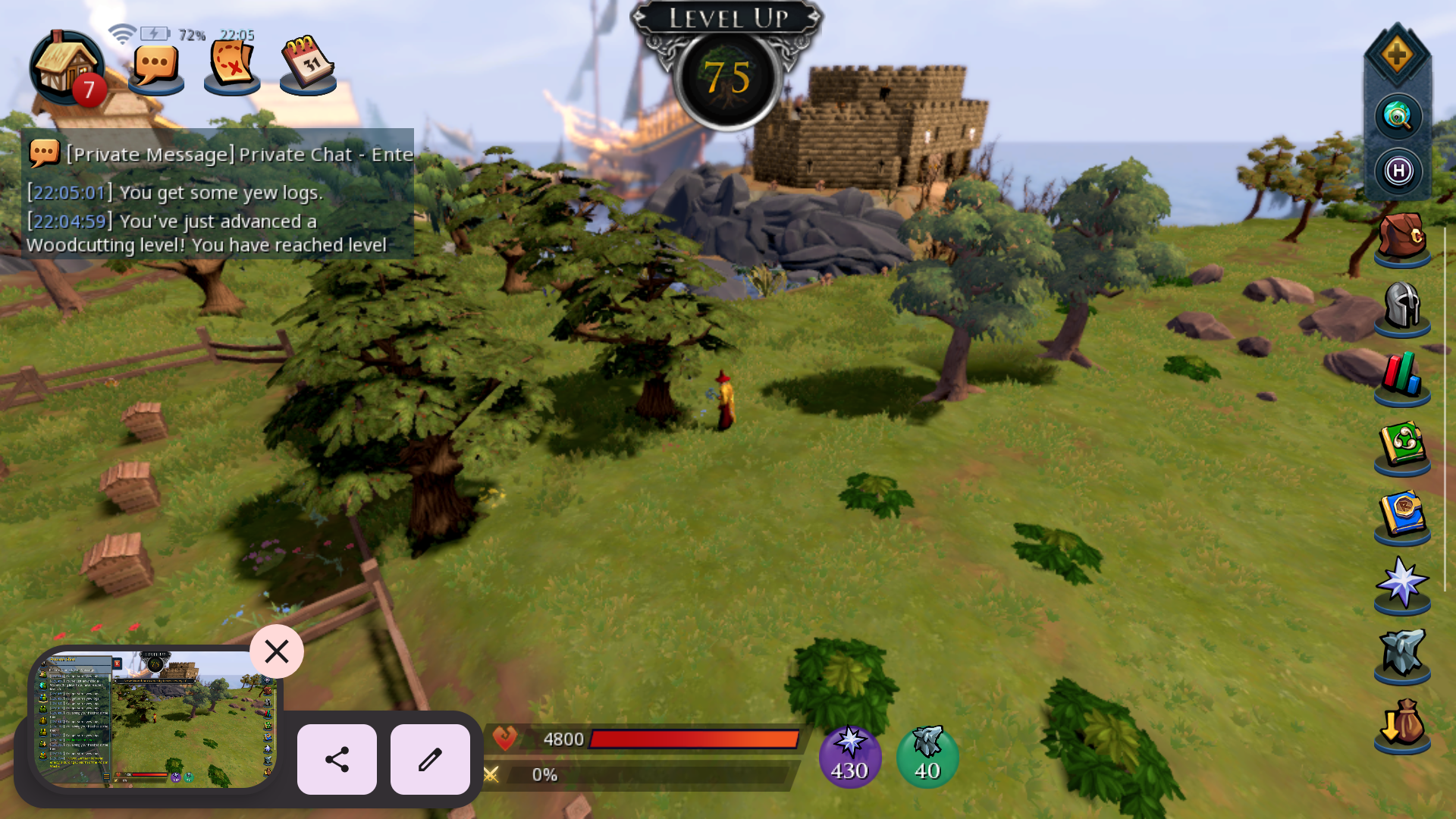1456x819 pixels.
Task: Open the backpack inventory
Action: [1402, 237]
